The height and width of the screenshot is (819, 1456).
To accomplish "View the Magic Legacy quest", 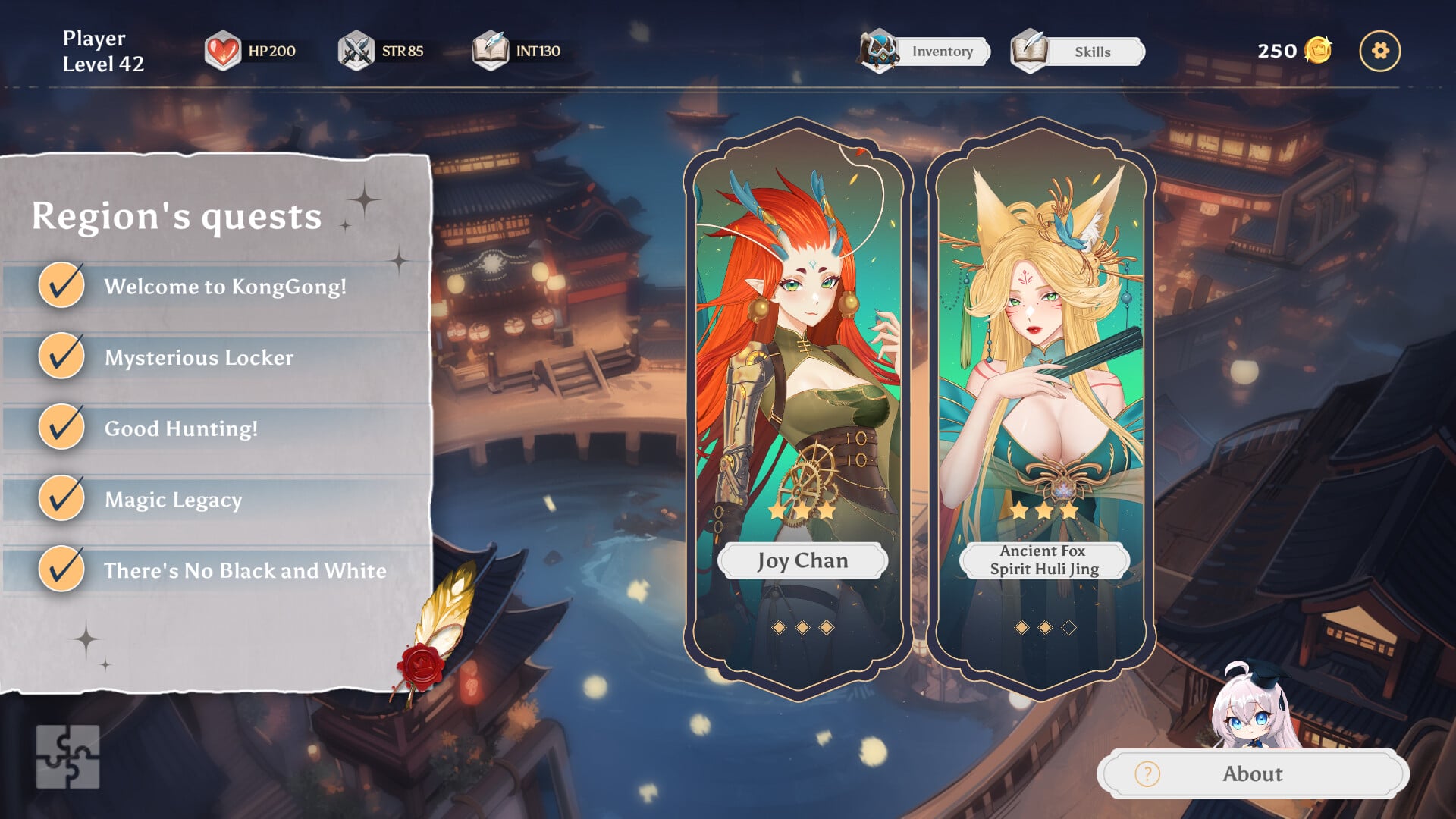I will click(173, 500).
